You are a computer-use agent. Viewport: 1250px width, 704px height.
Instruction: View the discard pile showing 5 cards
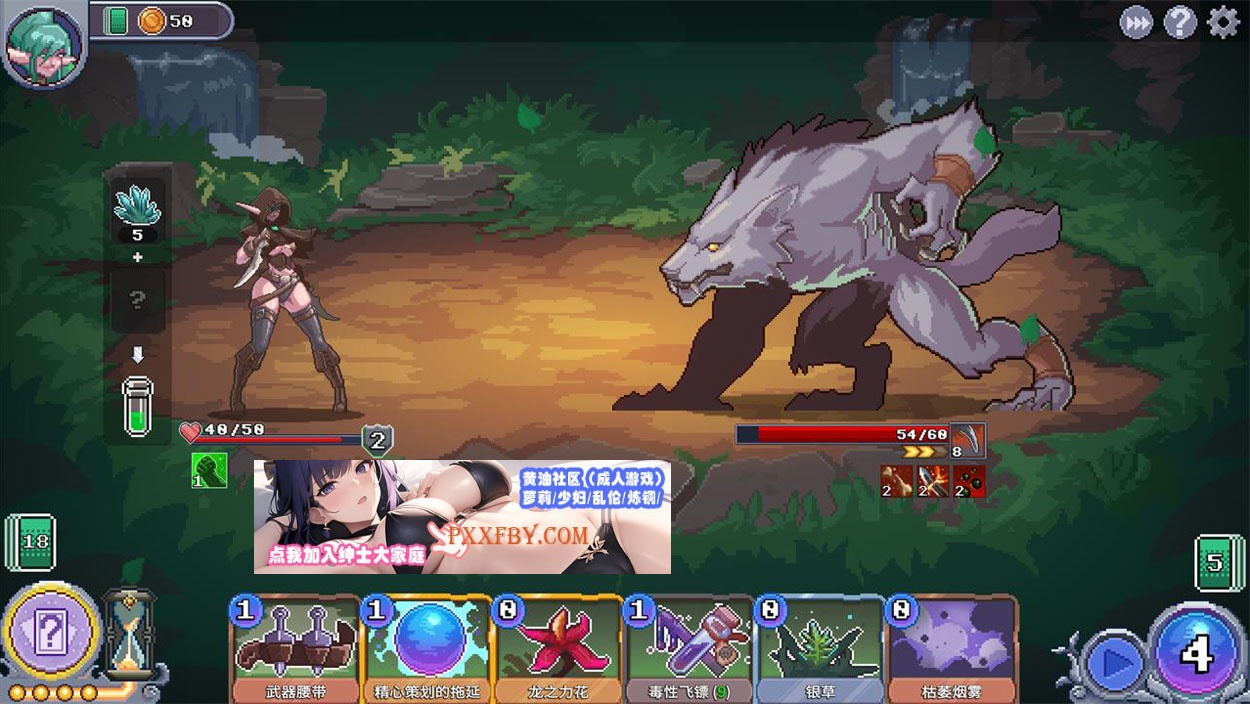tap(1218, 562)
